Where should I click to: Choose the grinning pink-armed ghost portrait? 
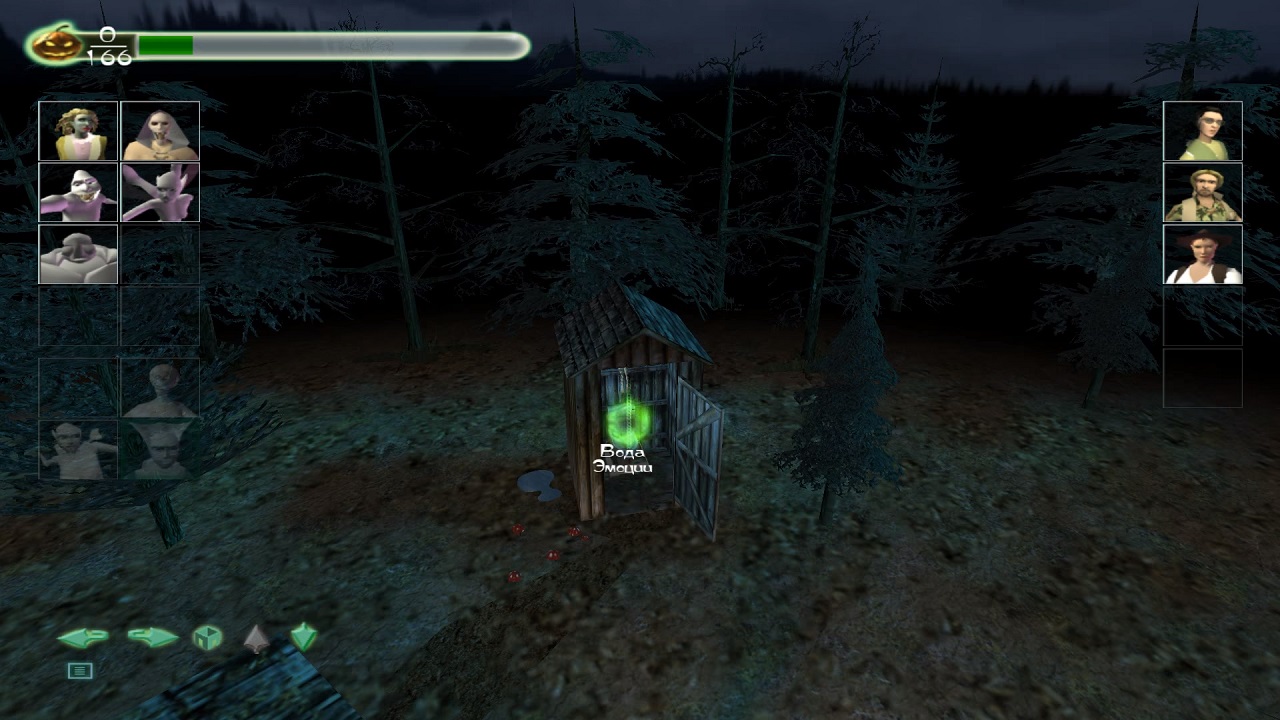78,192
